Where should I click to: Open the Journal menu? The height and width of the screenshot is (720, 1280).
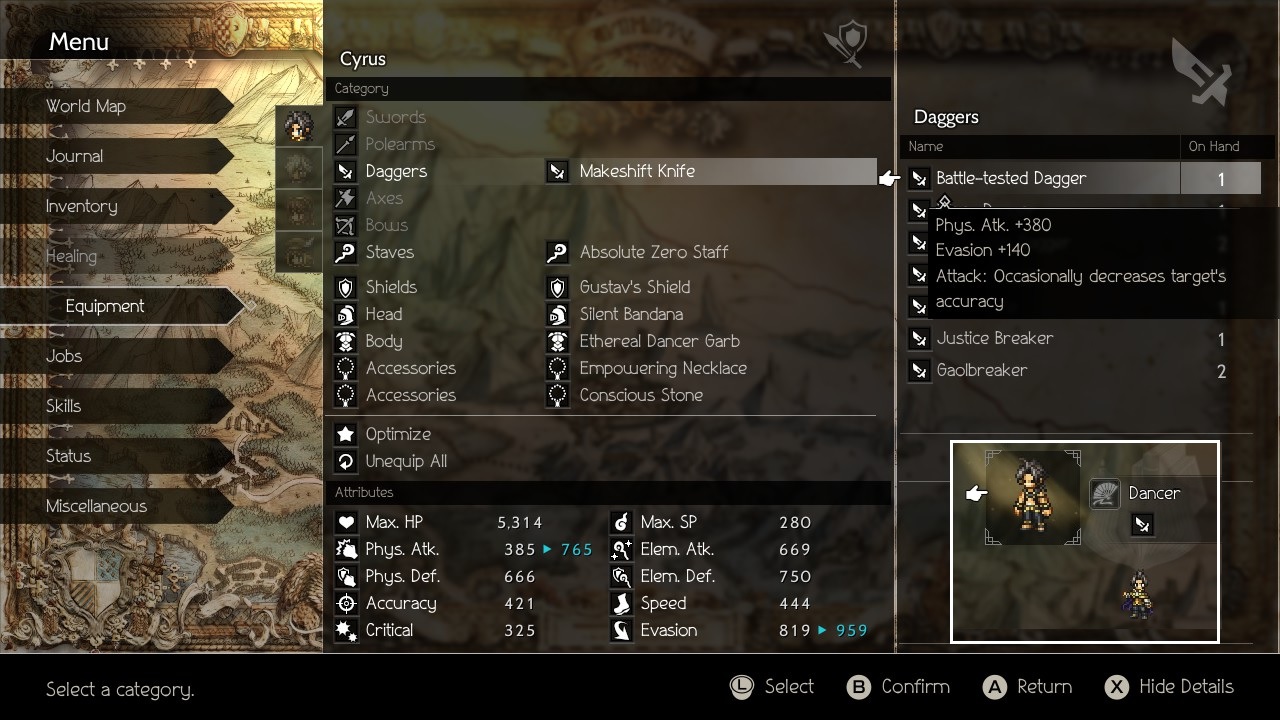(75, 156)
